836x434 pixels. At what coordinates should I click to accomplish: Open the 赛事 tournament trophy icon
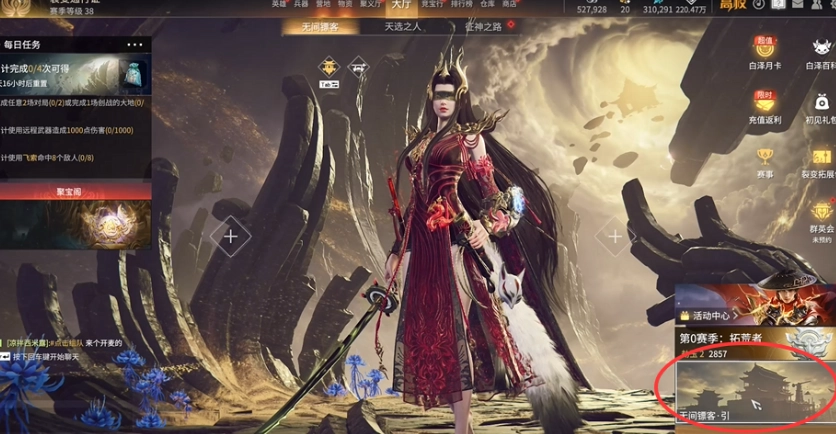[x=765, y=162]
